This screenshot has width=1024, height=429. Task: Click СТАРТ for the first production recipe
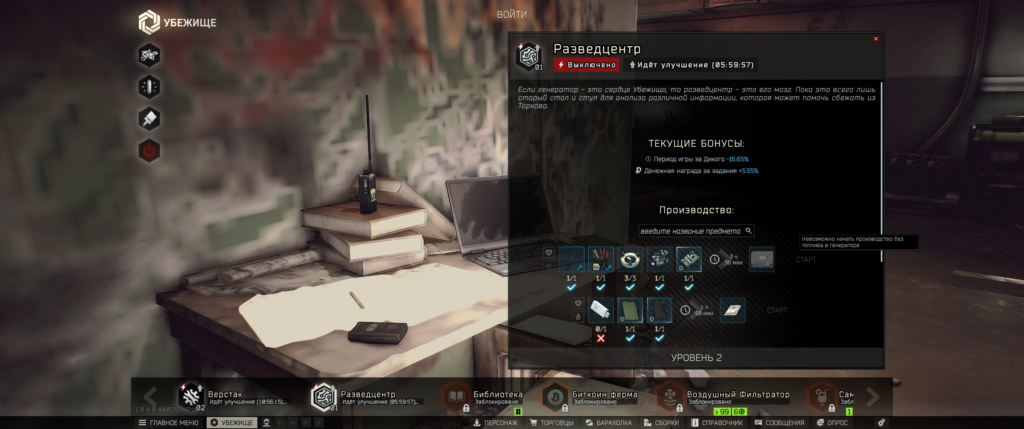tap(806, 260)
